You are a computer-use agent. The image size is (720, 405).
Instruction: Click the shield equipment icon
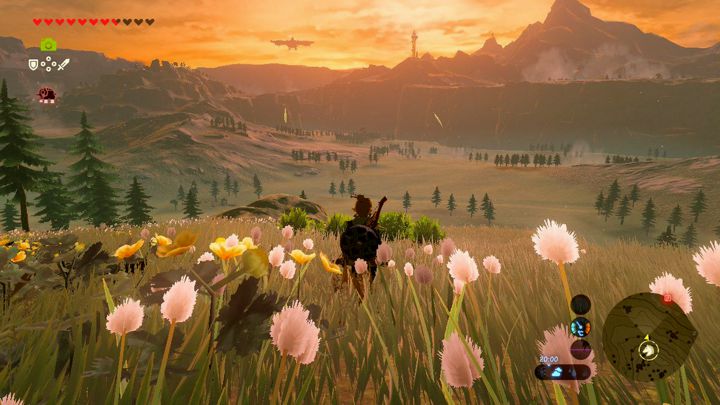pyautogui.click(x=33, y=64)
